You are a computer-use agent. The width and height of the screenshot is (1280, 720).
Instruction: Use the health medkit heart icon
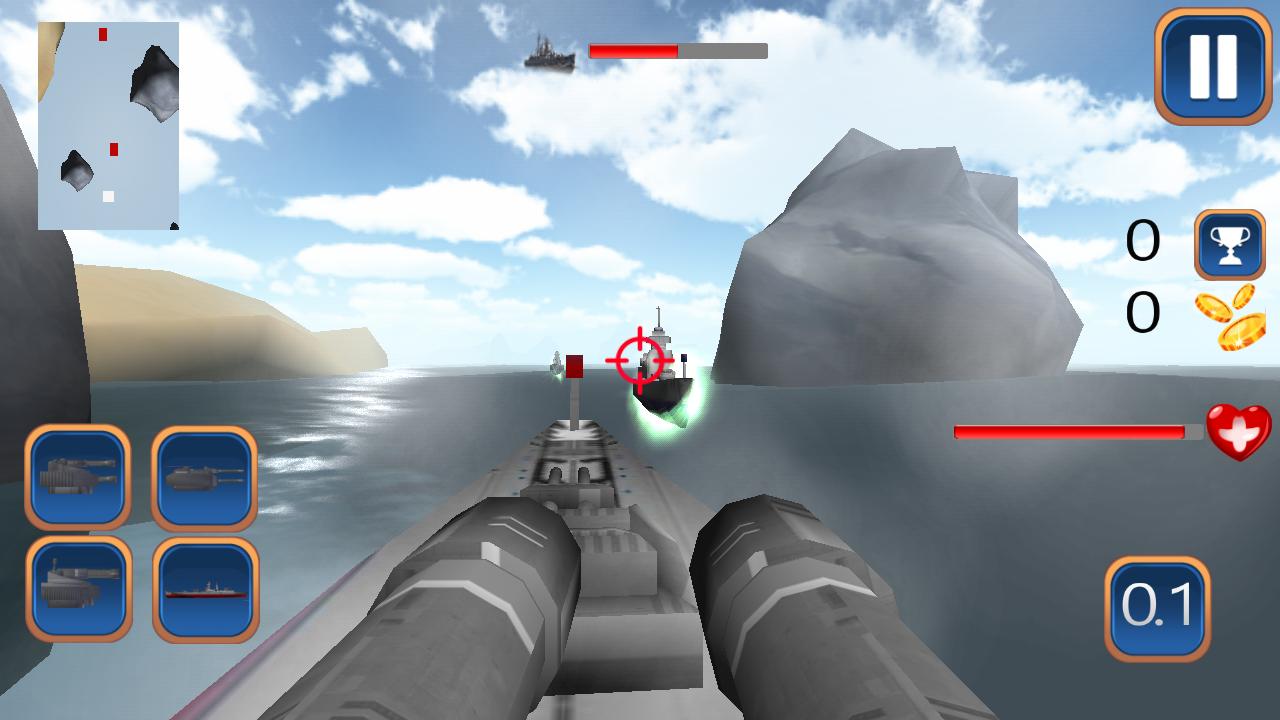pos(1237,432)
